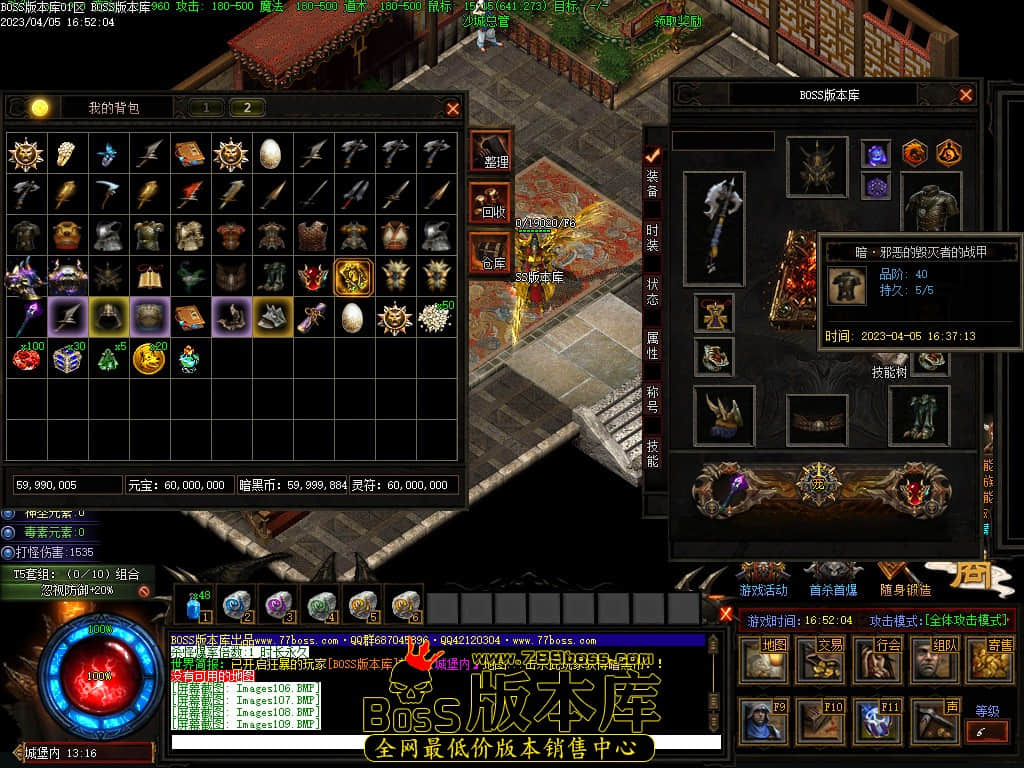Open the 回收 recycle function

pos(490,202)
